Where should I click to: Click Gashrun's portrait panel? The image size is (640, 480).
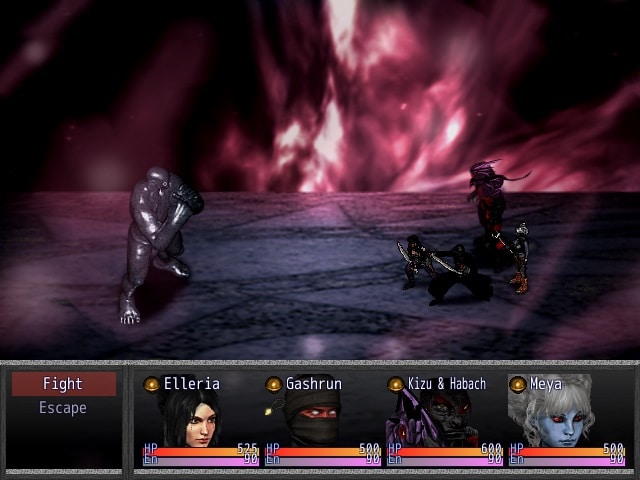tap(322, 420)
